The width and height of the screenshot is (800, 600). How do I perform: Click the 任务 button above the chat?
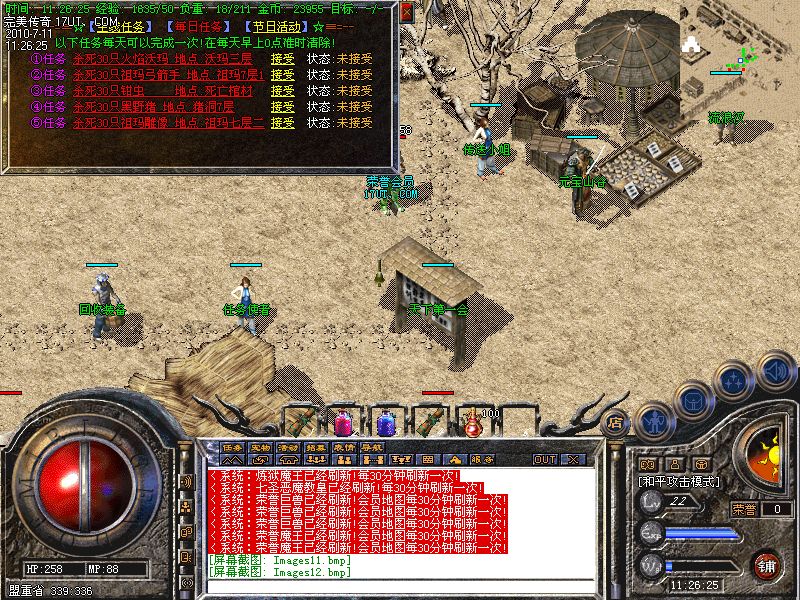coord(232,446)
